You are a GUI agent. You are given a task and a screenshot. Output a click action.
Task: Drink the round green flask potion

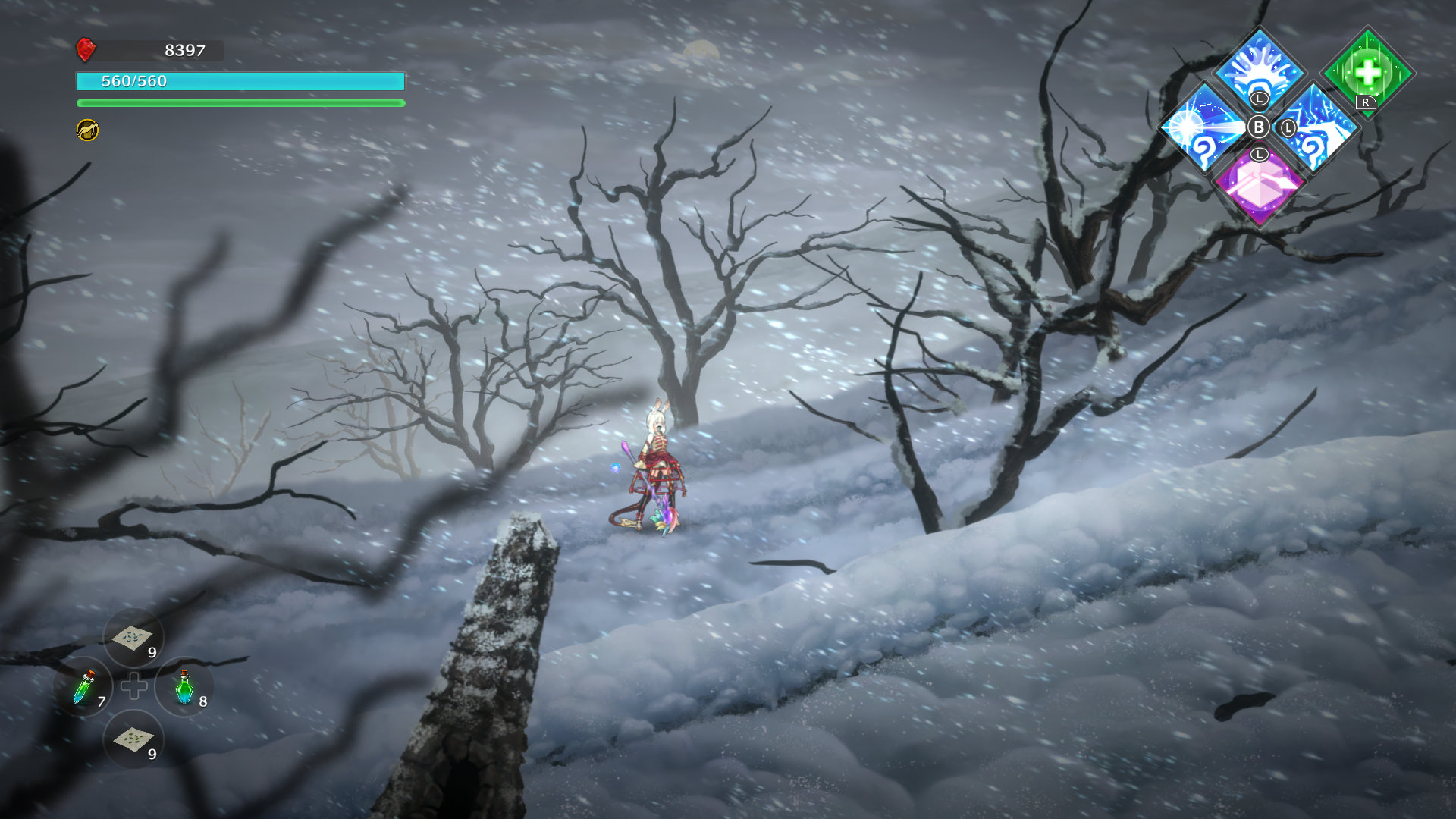(x=184, y=687)
